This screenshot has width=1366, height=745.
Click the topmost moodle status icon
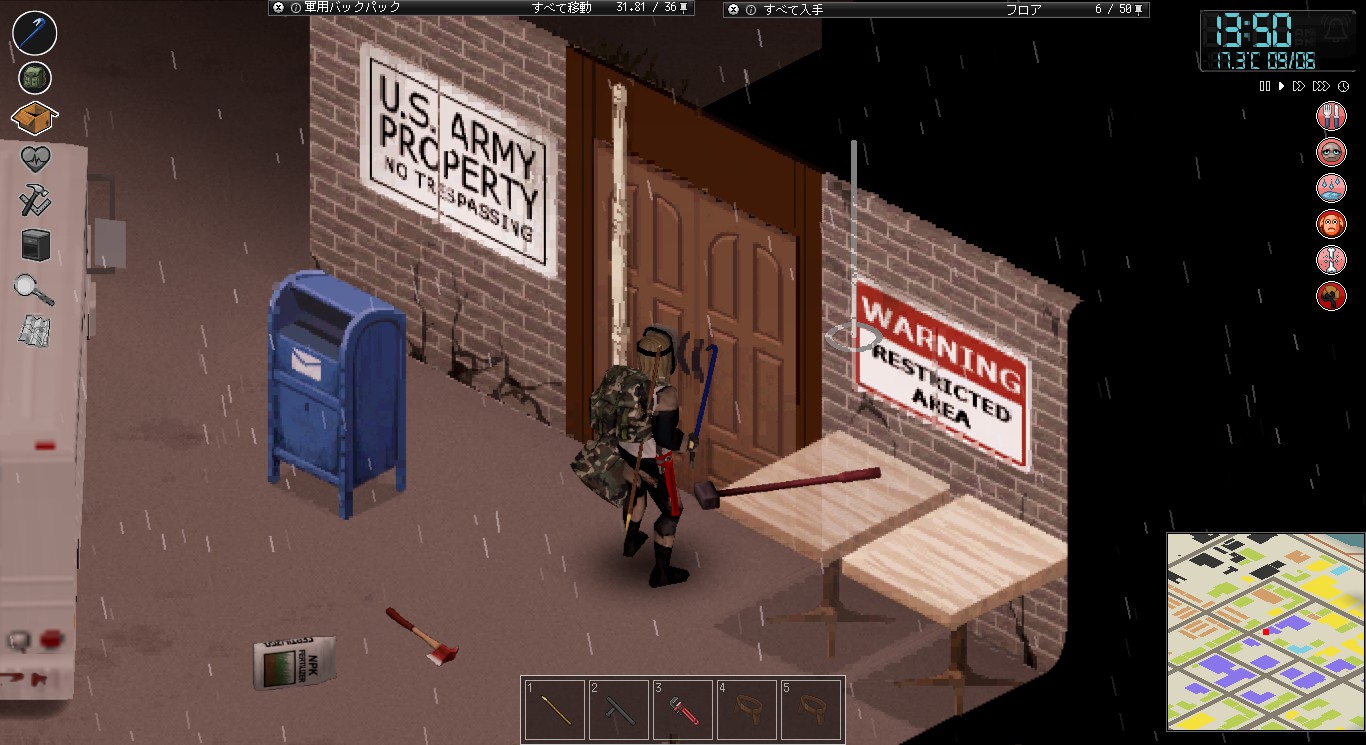tap(1331, 115)
